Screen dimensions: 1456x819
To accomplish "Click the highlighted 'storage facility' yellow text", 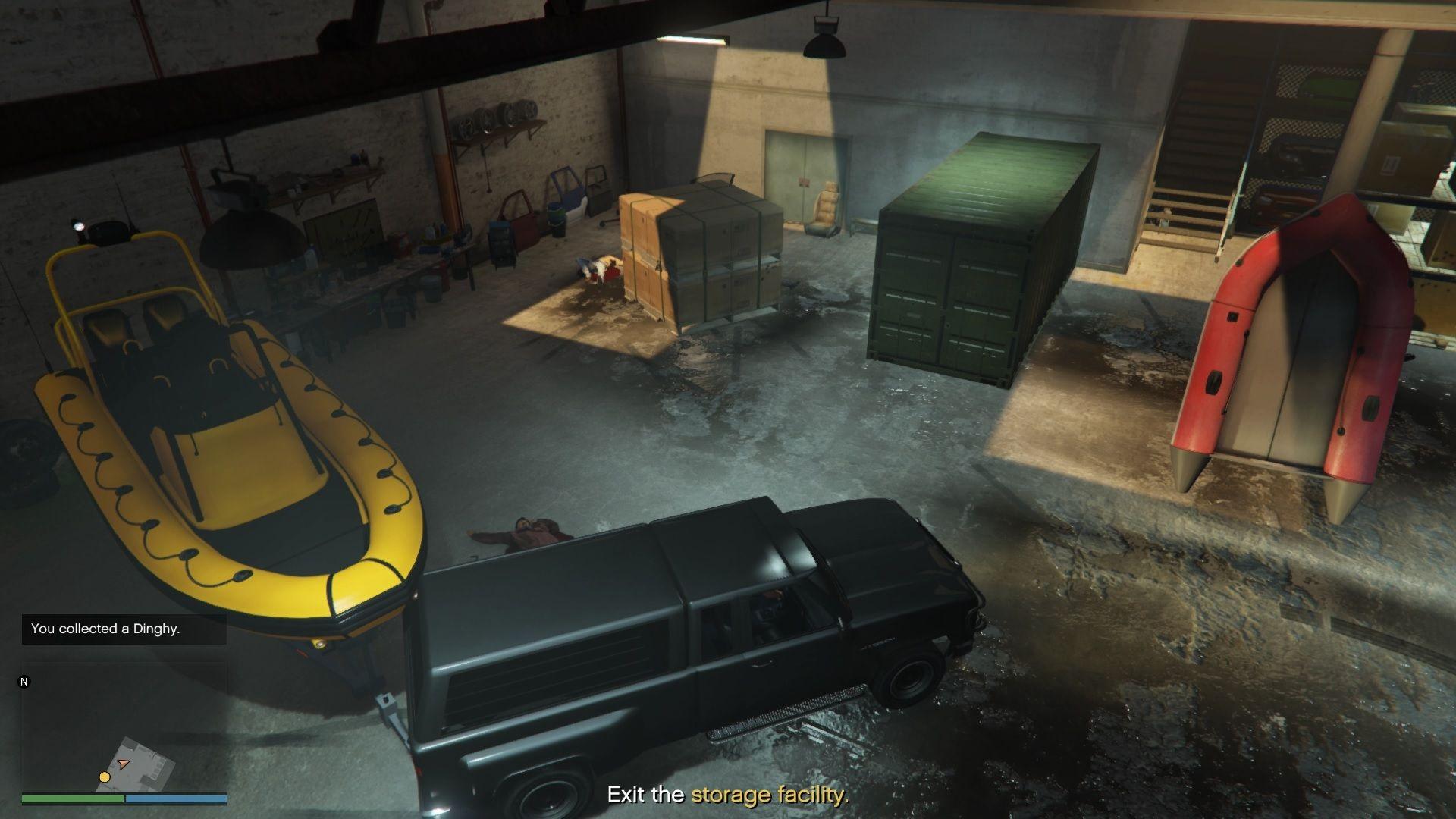I will pos(768,796).
